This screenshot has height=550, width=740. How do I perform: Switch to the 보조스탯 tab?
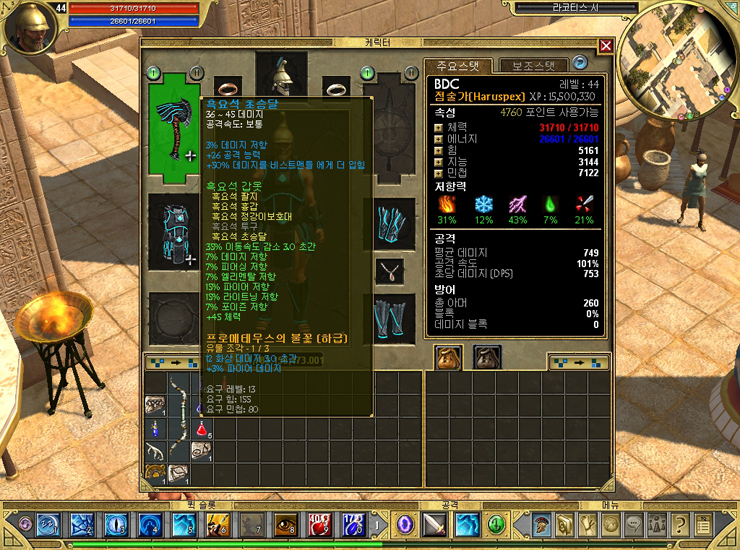pyautogui.click(x=532, y=65)
